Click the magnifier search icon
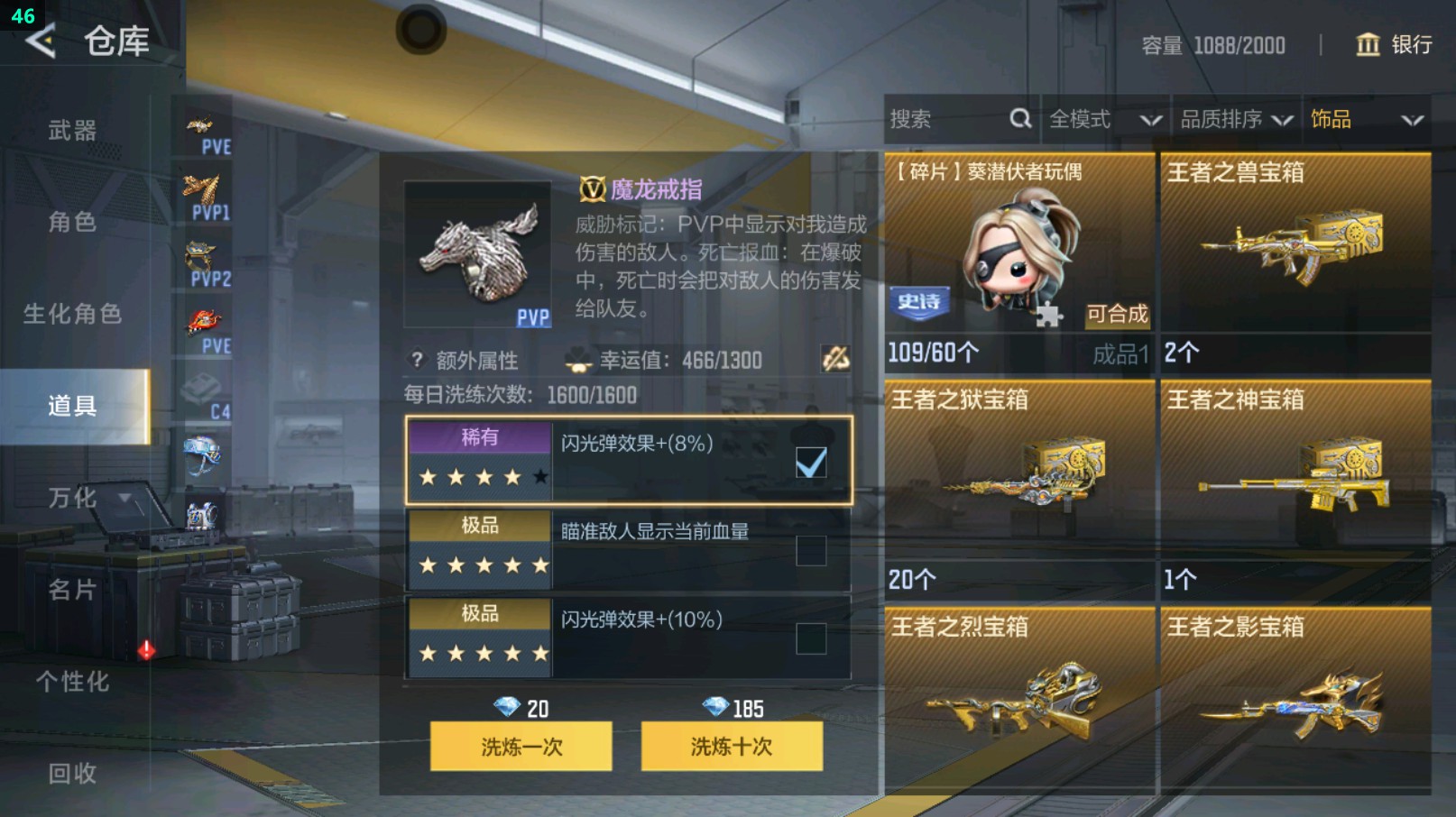The height and width of the screenshot is (817, 1456). pos(1019,119)
